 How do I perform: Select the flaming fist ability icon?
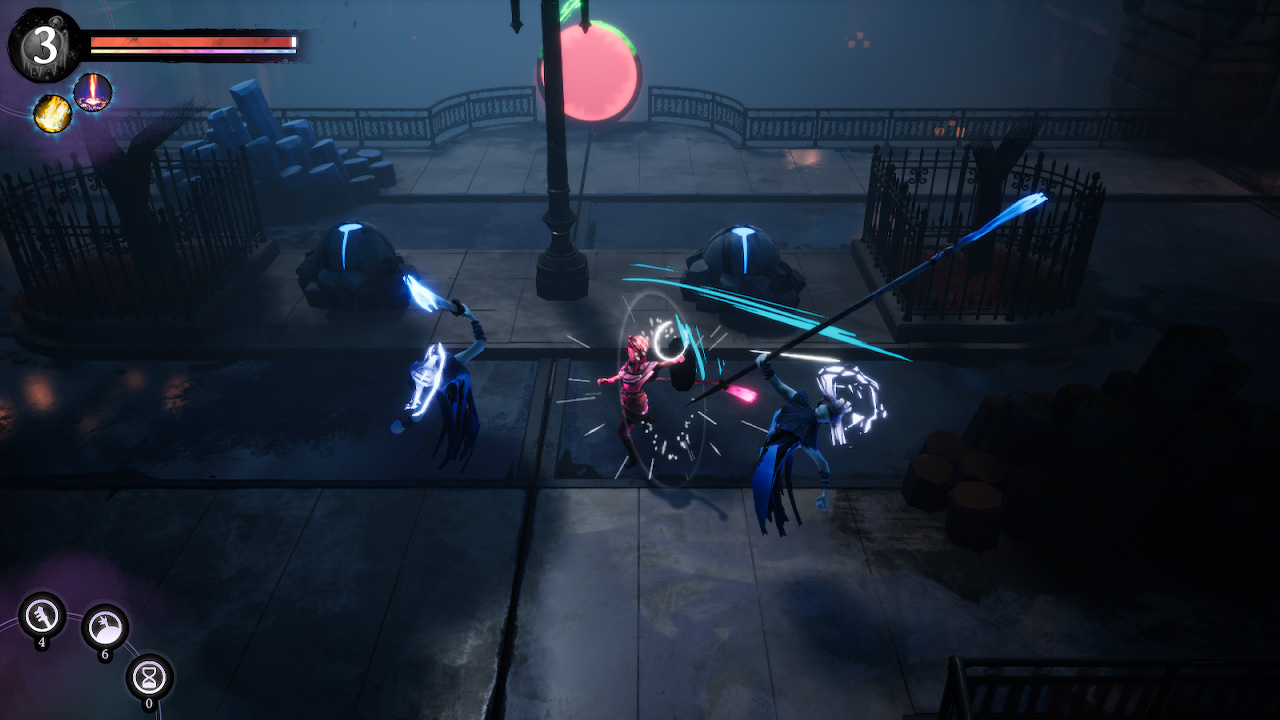(54, 111)
